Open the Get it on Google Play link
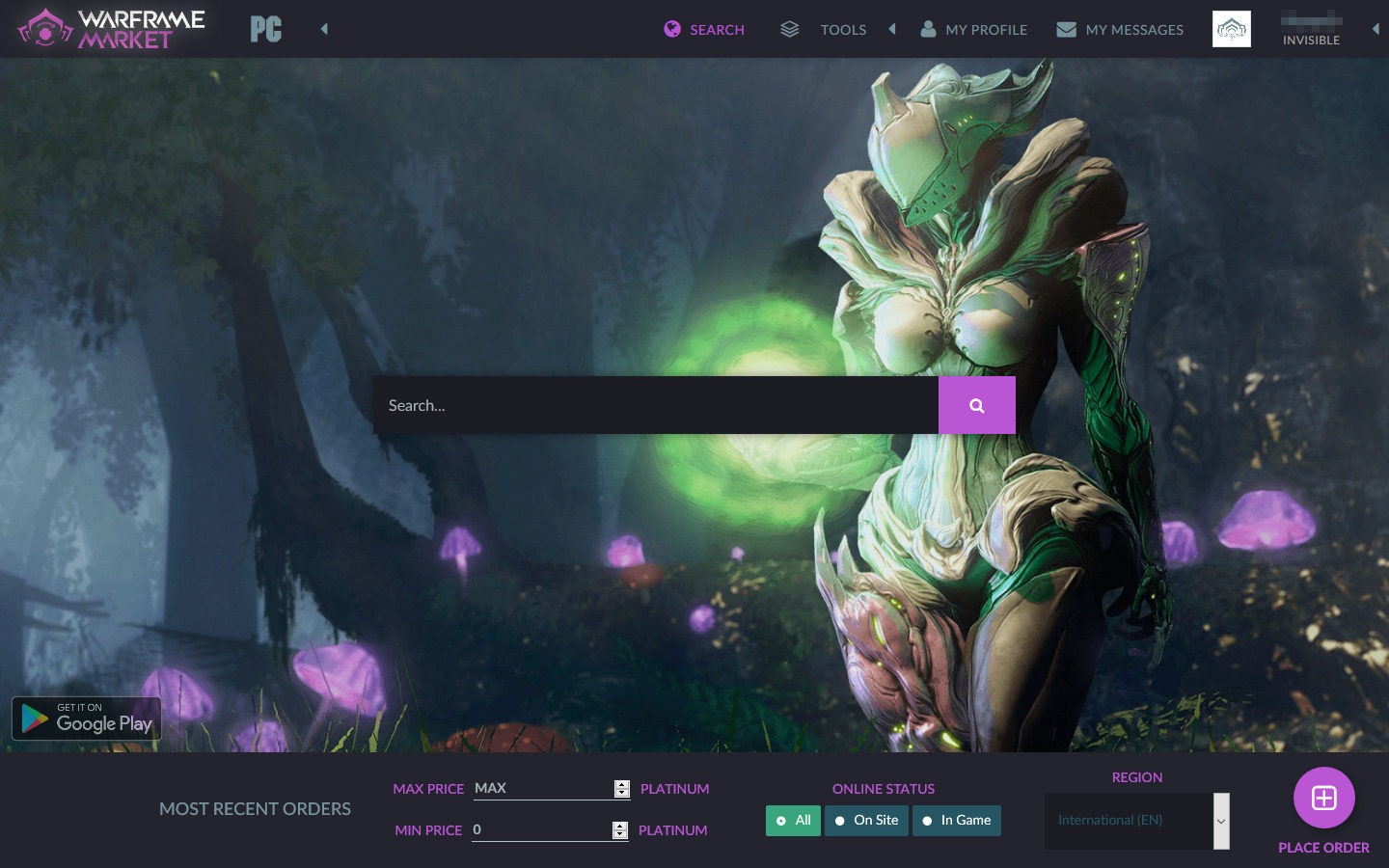The image size is (1389, 868). (x=86, y=718)
